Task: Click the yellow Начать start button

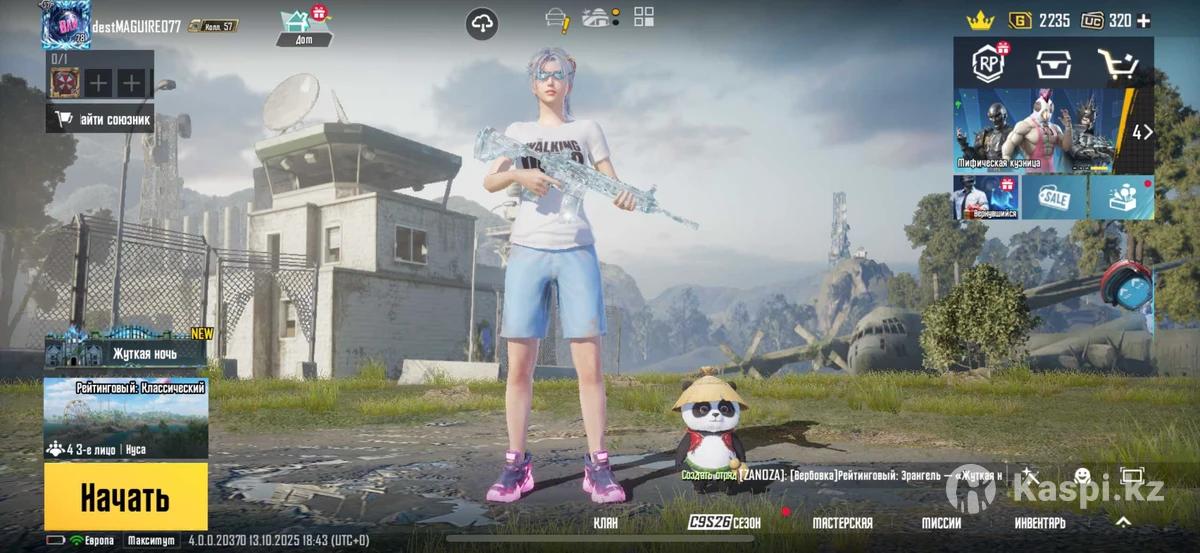Action: coord(125,496)
